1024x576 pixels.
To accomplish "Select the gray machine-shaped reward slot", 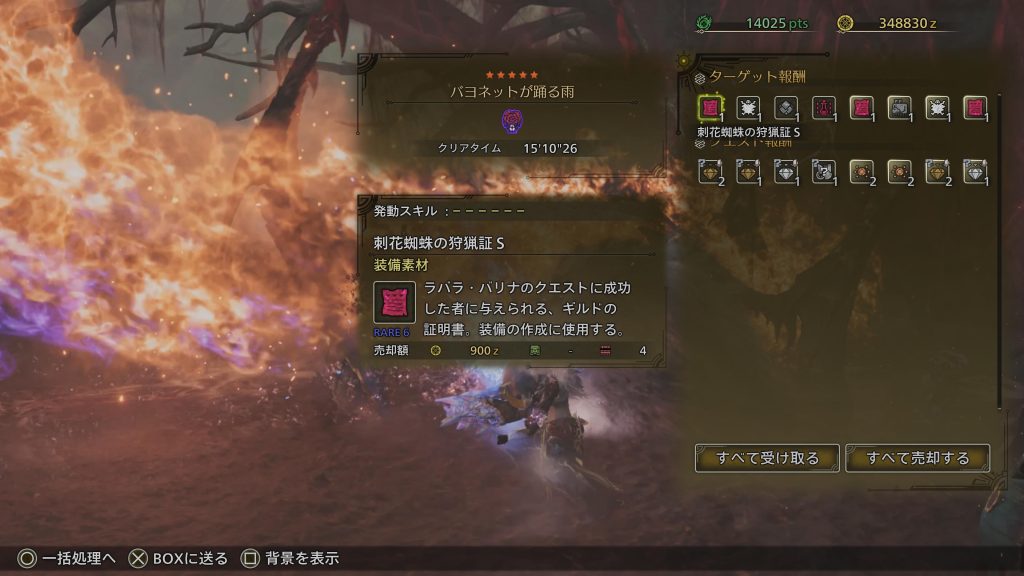I will click(x=900, y=108).
